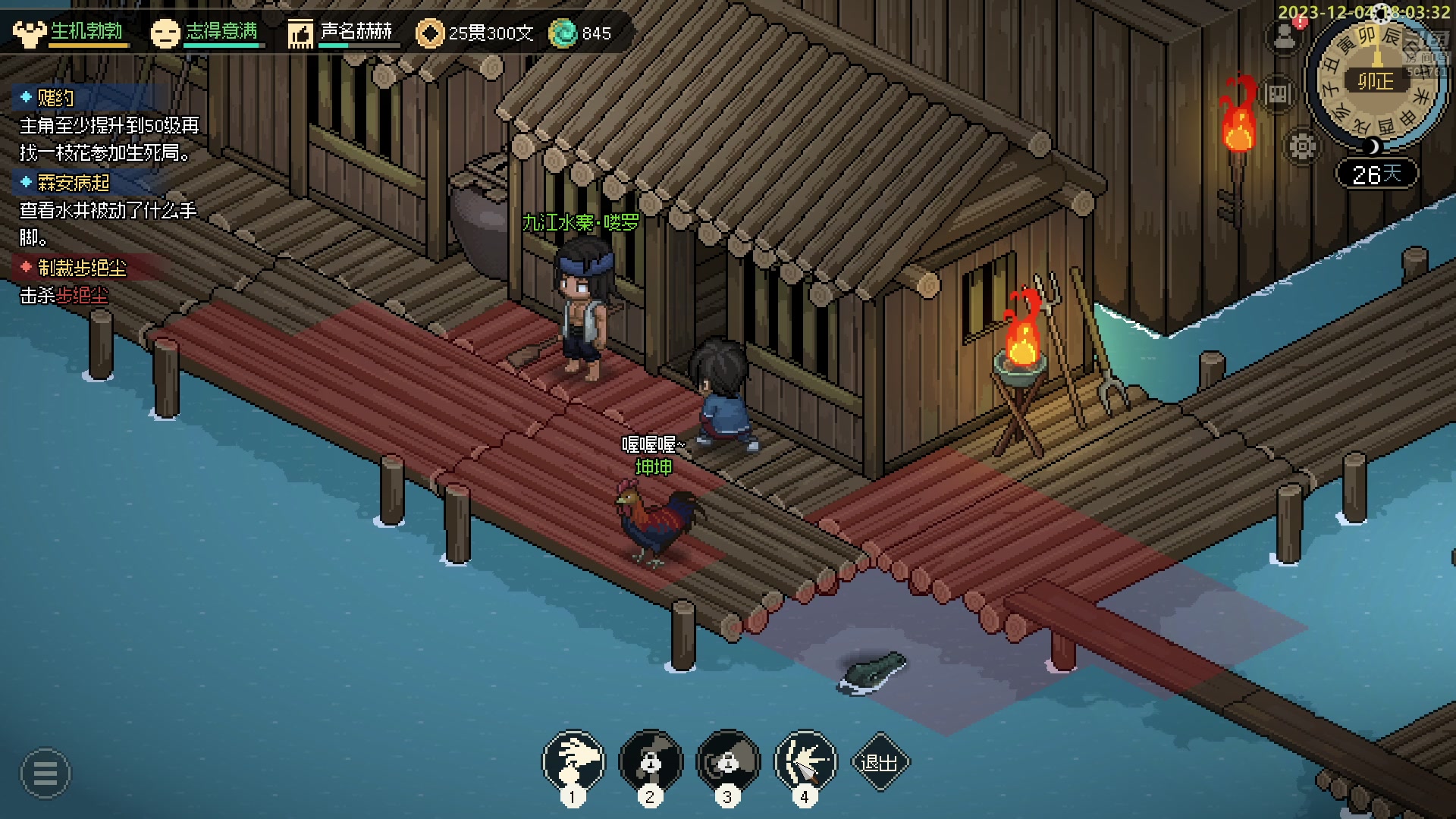Activate the bow and arrow skill

point(805,761)
